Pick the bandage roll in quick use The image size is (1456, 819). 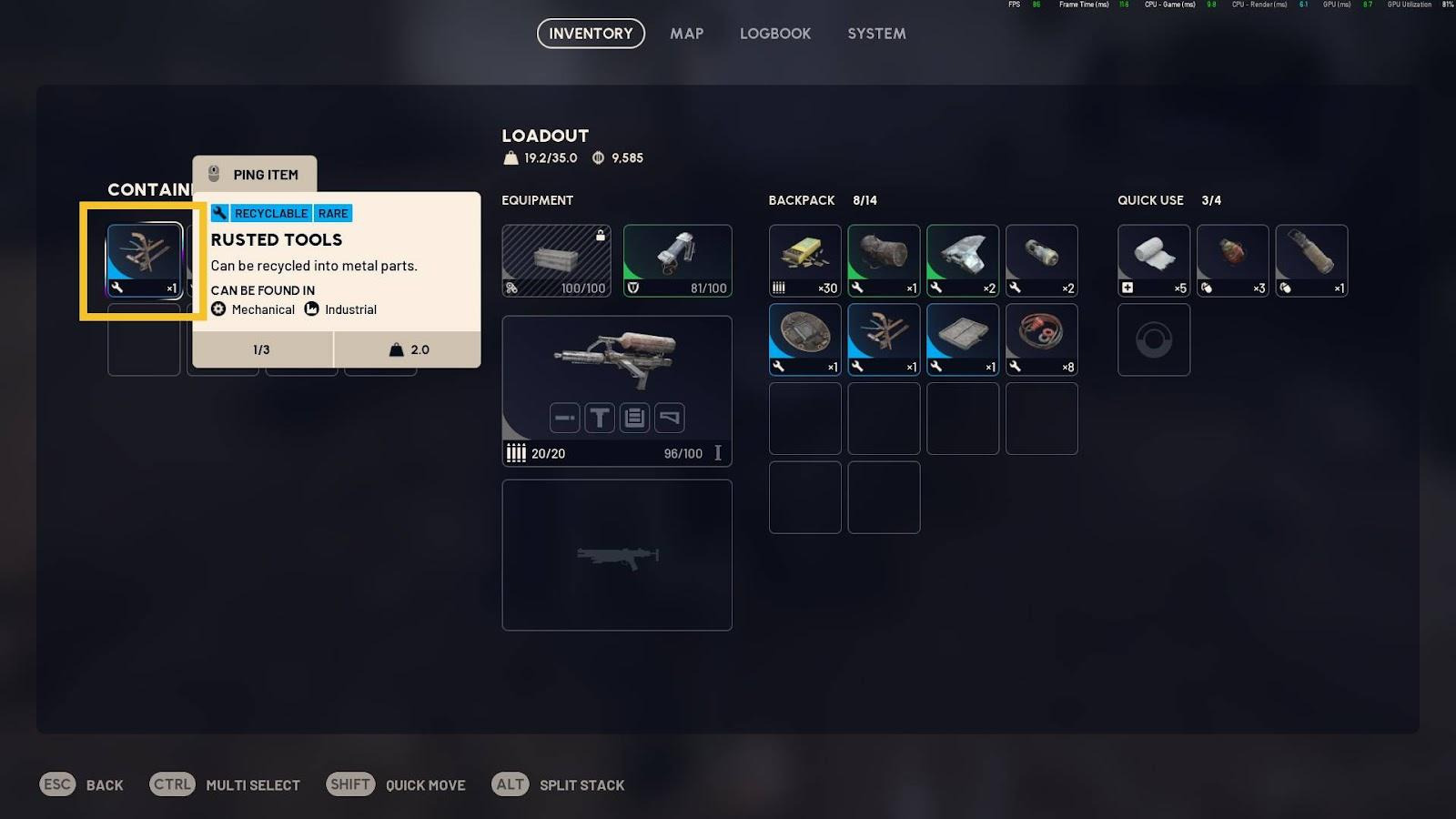pyautogui.click(x=1153, y=260)
